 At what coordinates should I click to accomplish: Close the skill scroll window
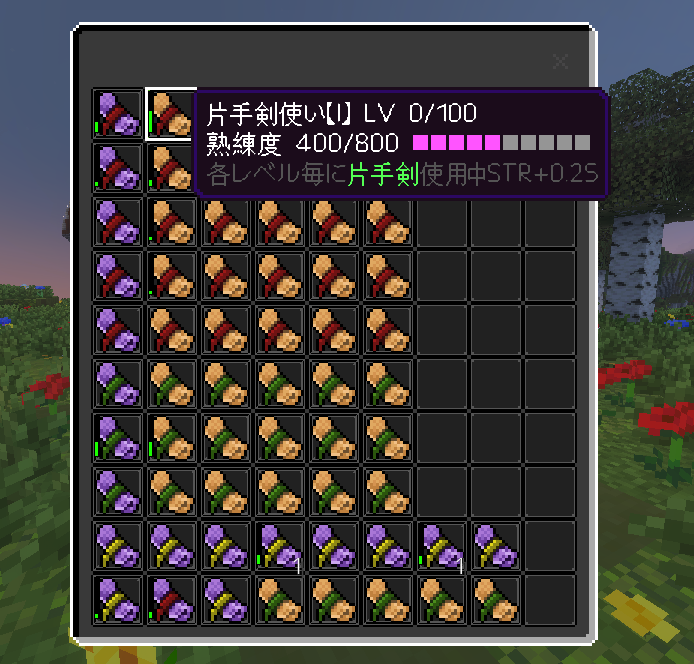560,62
